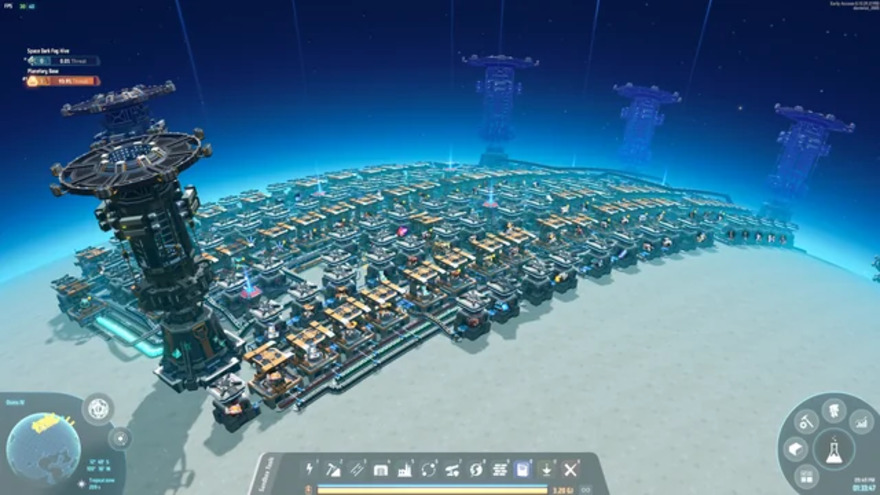Open the storage container build category
The height and width of the screenshot is (495, 880).
coord(381,469)
